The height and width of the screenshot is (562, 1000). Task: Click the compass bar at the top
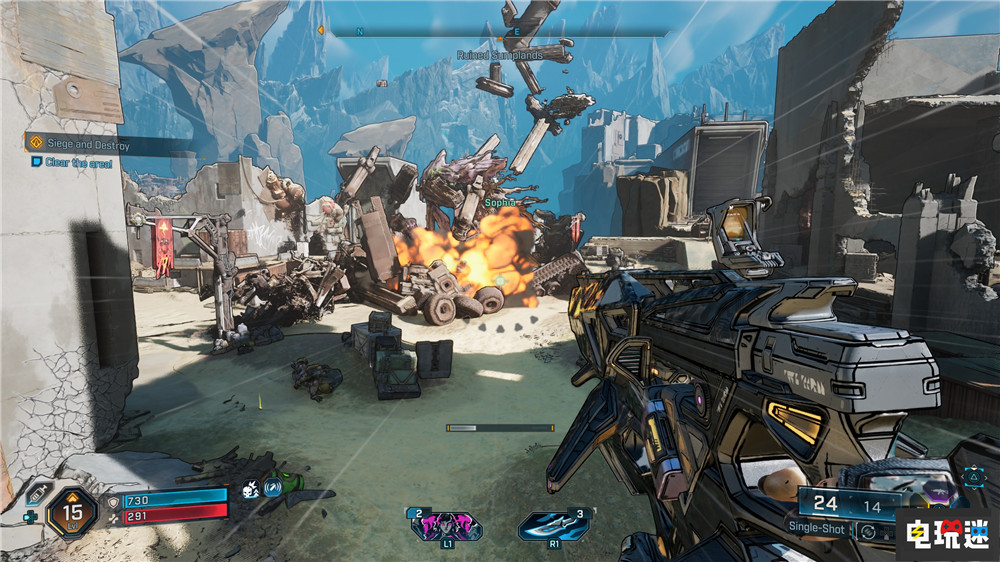(x=497, y=31)
